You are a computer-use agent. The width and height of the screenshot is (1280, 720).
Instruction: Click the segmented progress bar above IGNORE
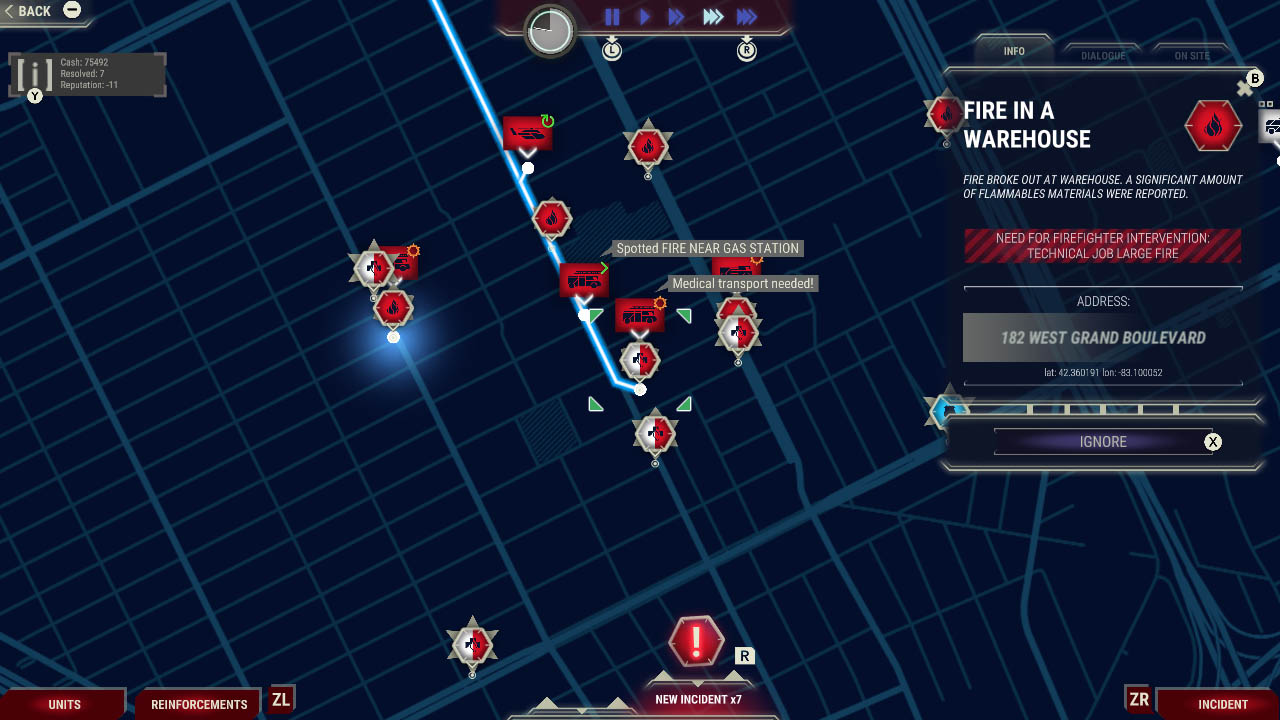pos(1105,410)
